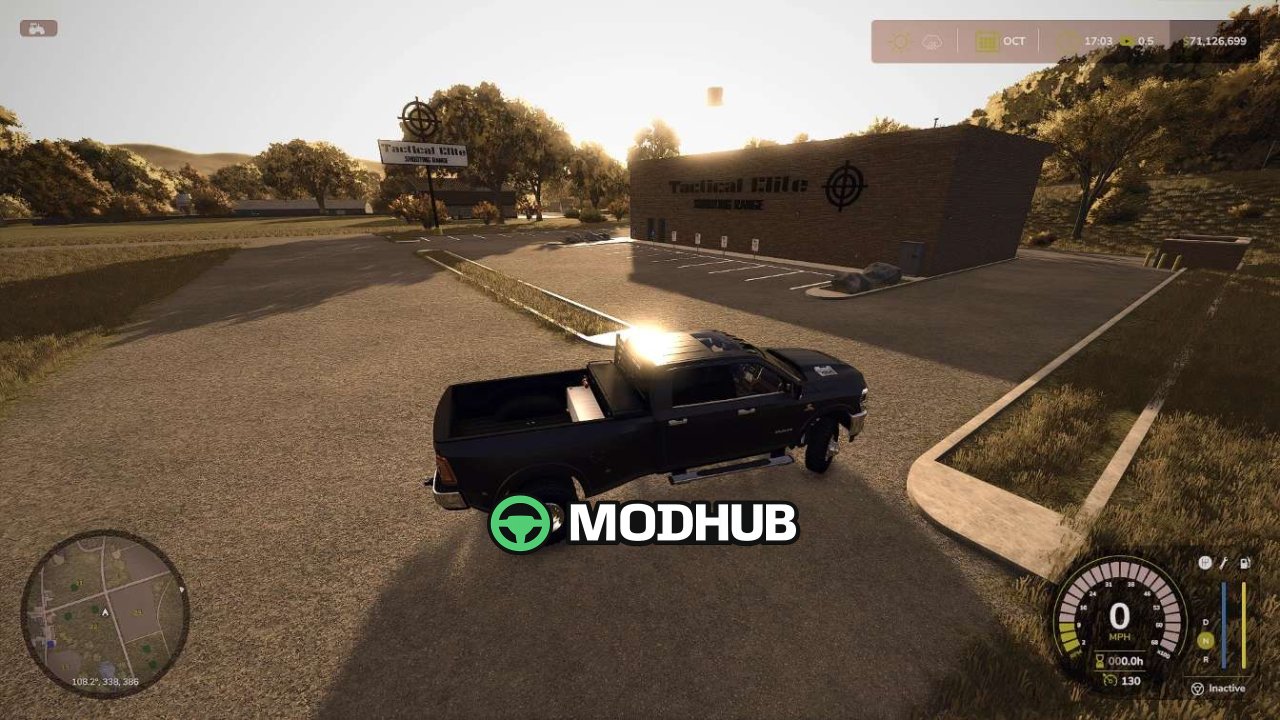Select the D drive gear option
Image resolution: width=1280 pixels, height=720 pixels.
coord(1205,621)
